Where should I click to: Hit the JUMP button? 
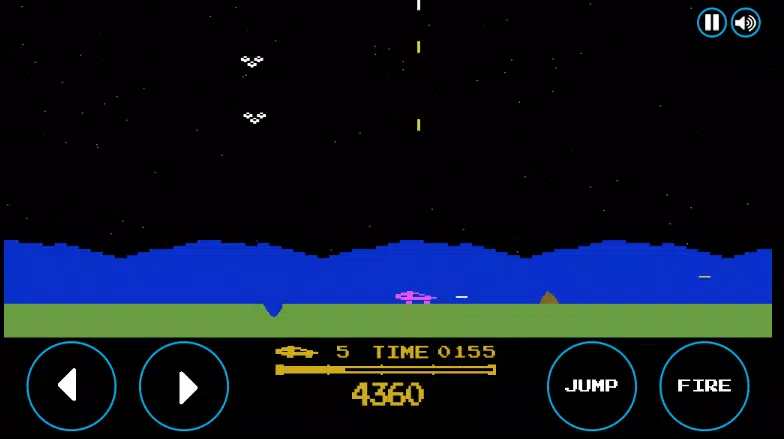pos(592,386)
